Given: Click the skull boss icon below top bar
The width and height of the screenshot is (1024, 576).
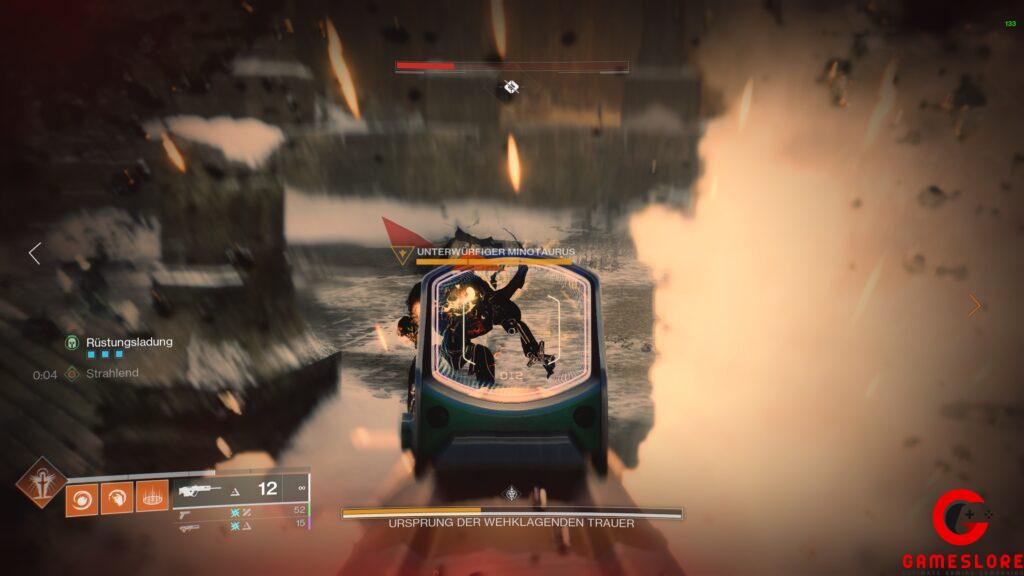Looking at the screenshot, I should click(x=511, y=88).
